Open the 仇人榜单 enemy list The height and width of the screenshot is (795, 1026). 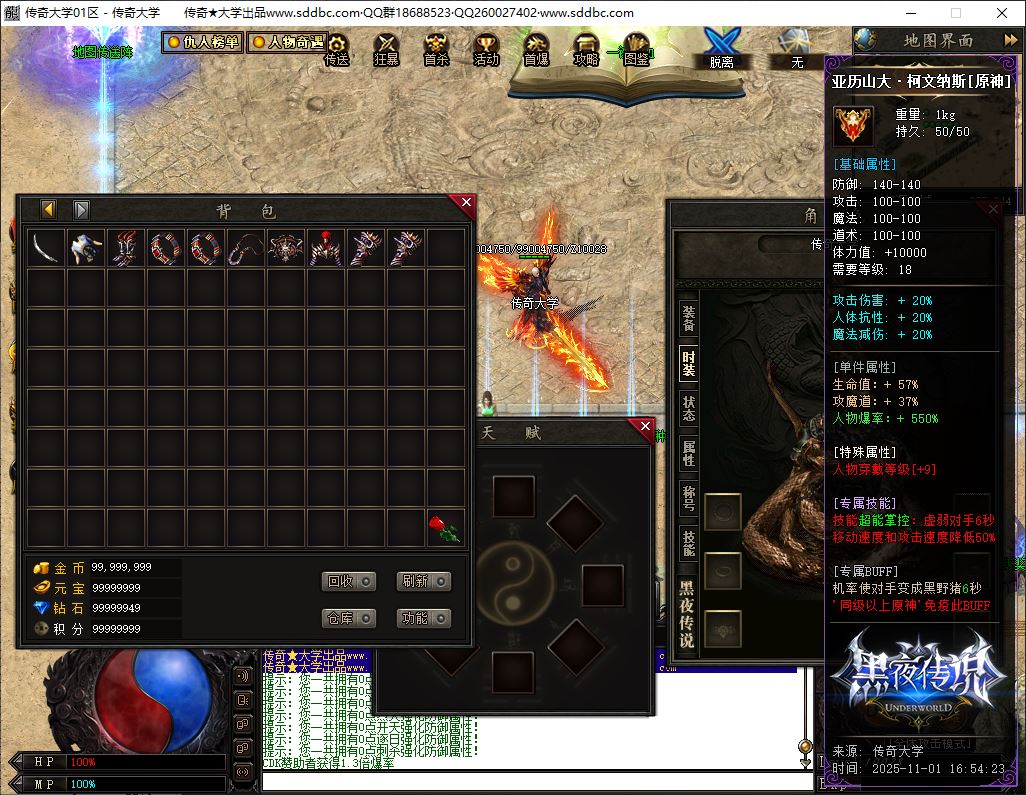(x=203, y=43)
